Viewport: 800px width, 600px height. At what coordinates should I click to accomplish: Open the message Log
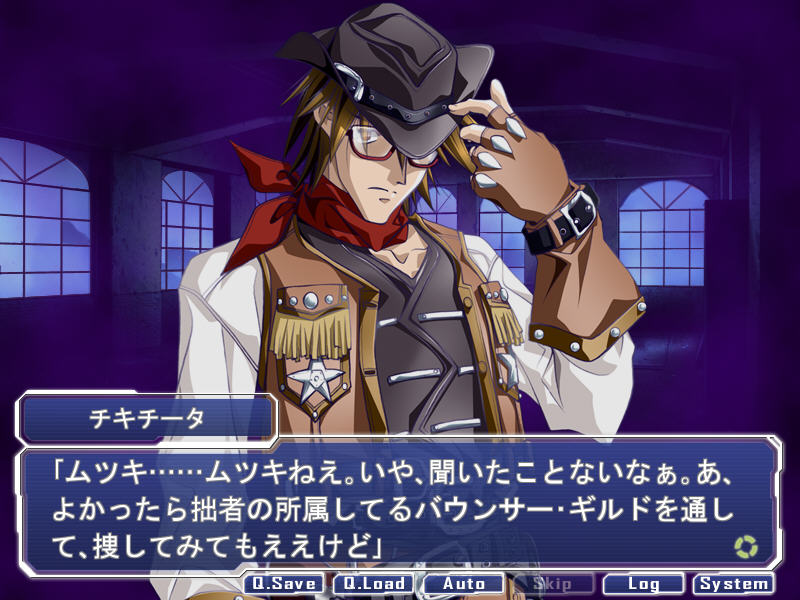click(x=643, y=584)
